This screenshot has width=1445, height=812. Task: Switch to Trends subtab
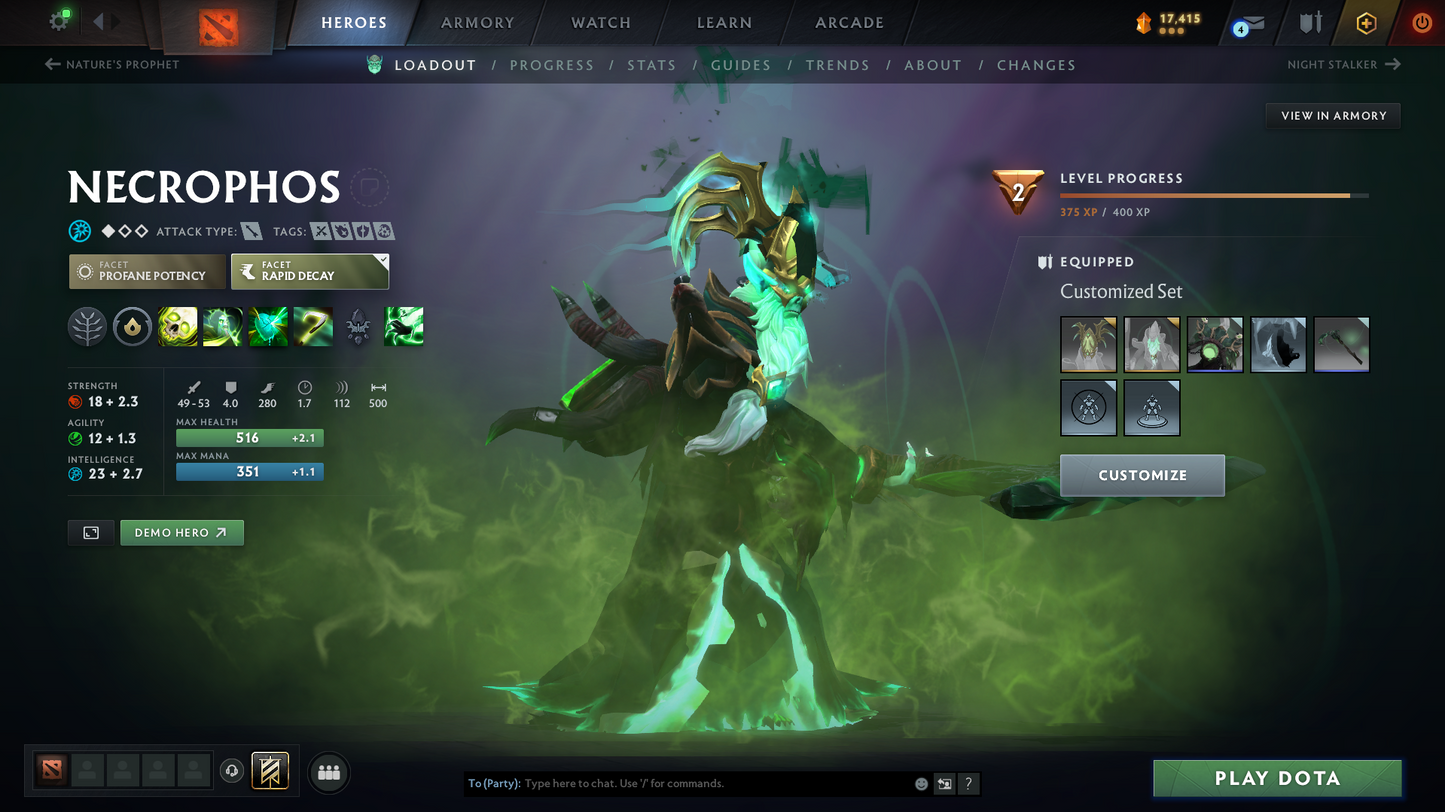tap(837, 65)
